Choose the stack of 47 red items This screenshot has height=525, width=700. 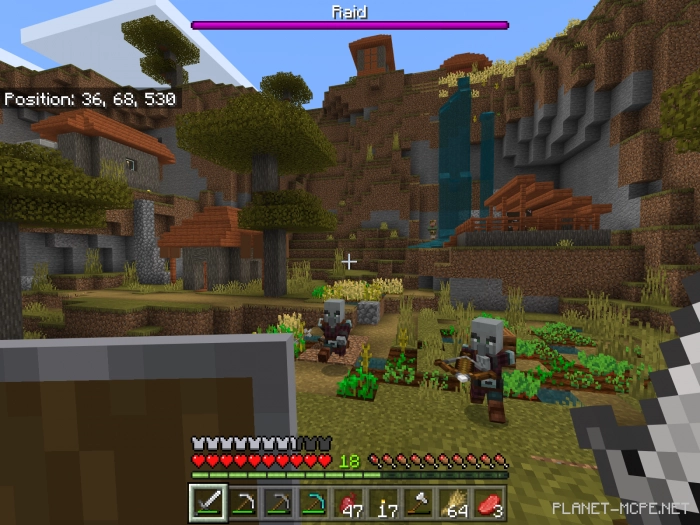[350, 502]
